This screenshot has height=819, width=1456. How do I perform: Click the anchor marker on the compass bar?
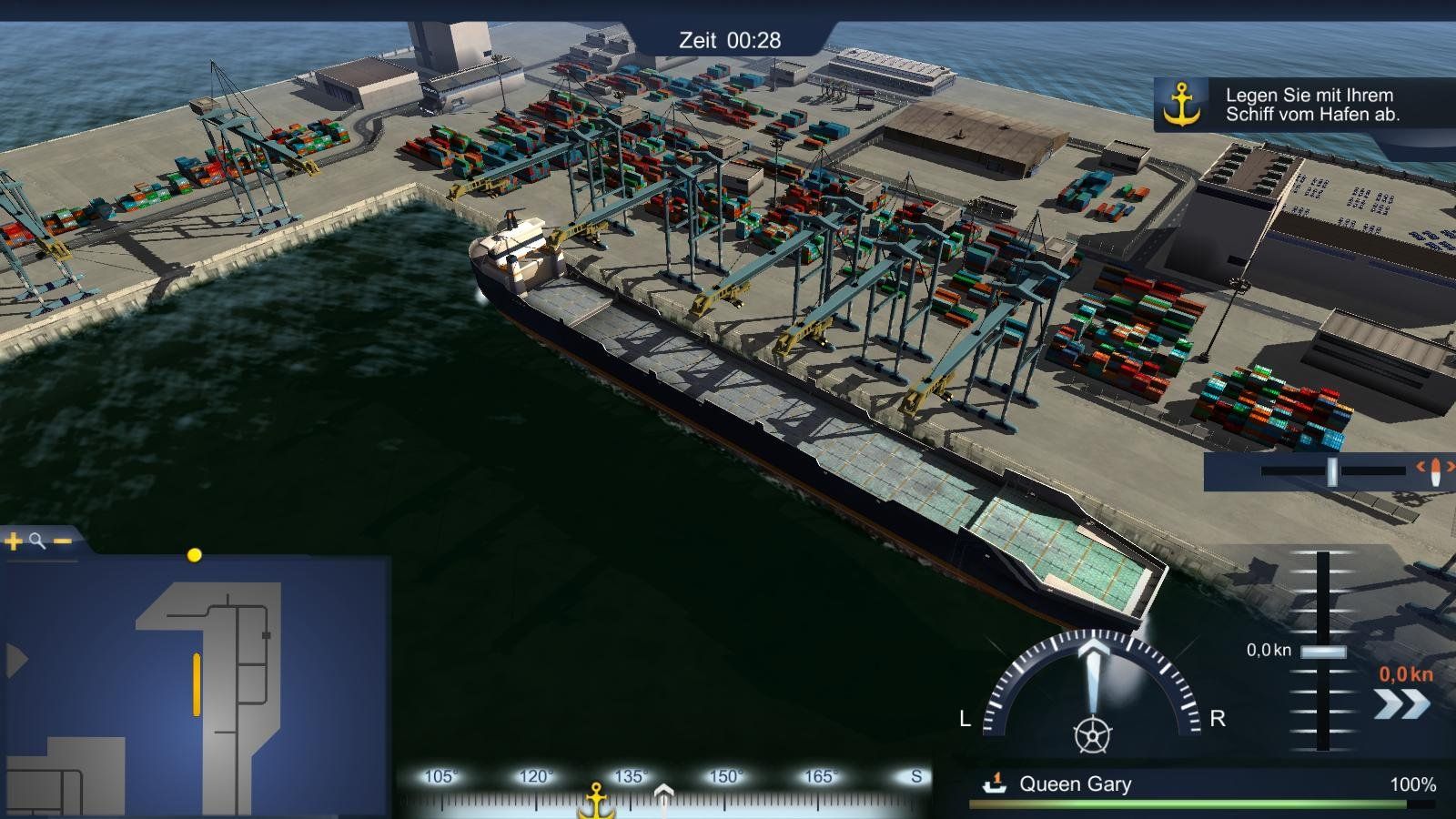(x=597, y=799)
